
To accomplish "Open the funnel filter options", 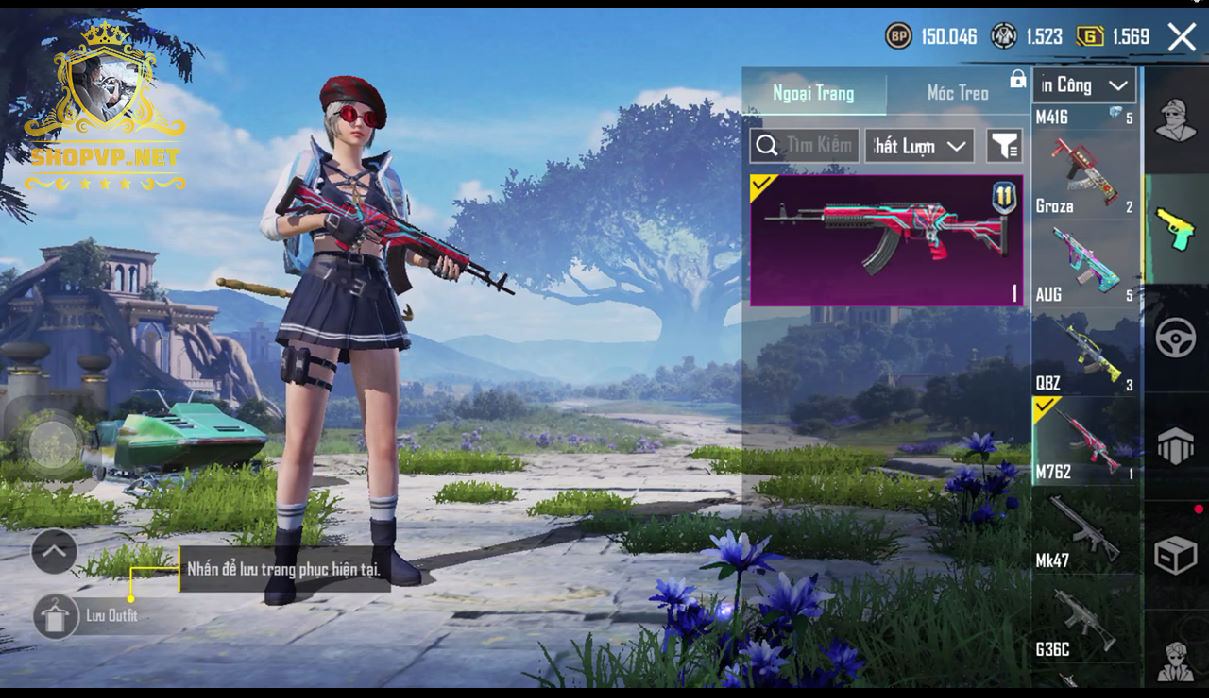I will 1003,146.
